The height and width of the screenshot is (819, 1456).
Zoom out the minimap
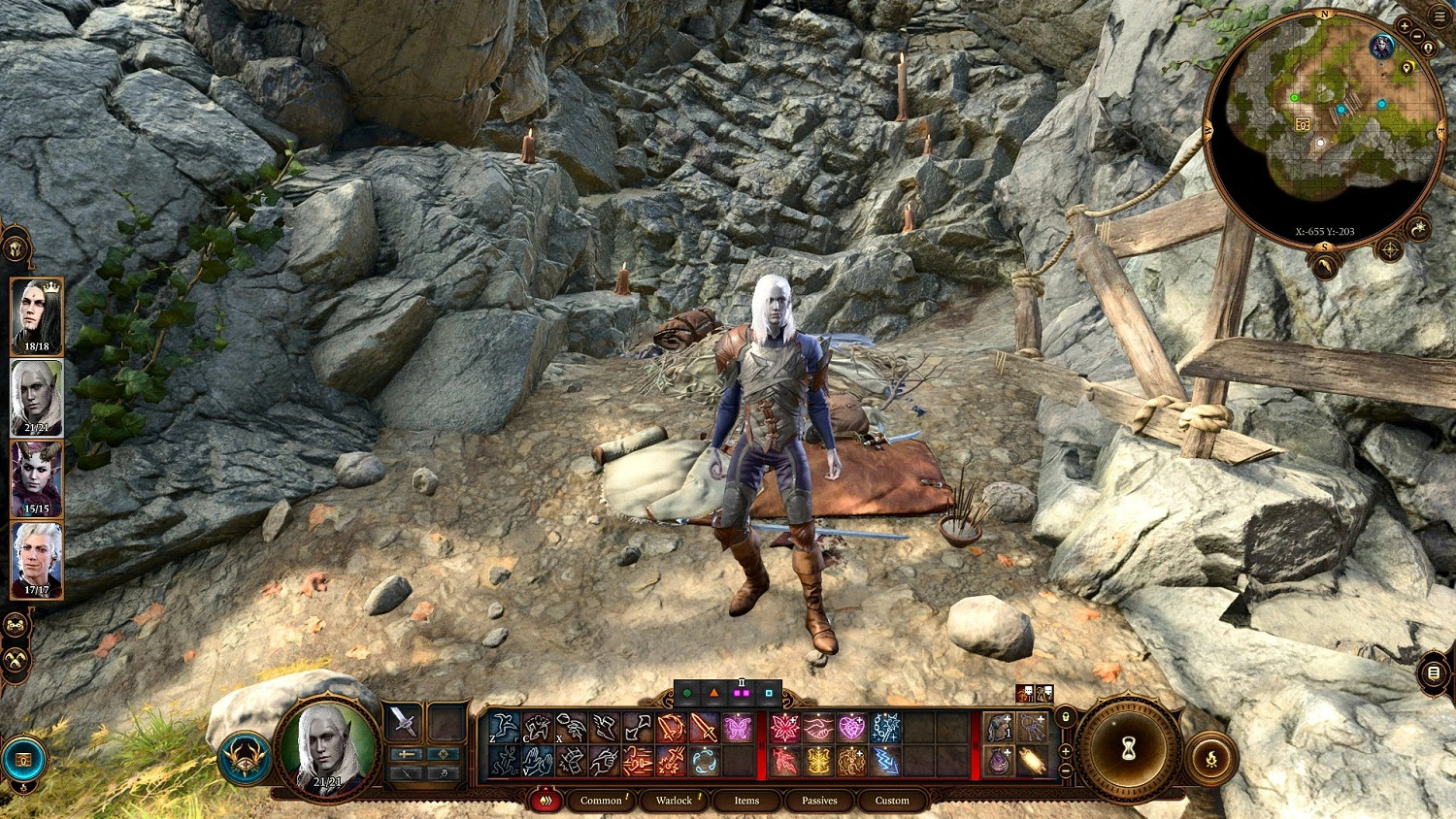coord(1418,37)
